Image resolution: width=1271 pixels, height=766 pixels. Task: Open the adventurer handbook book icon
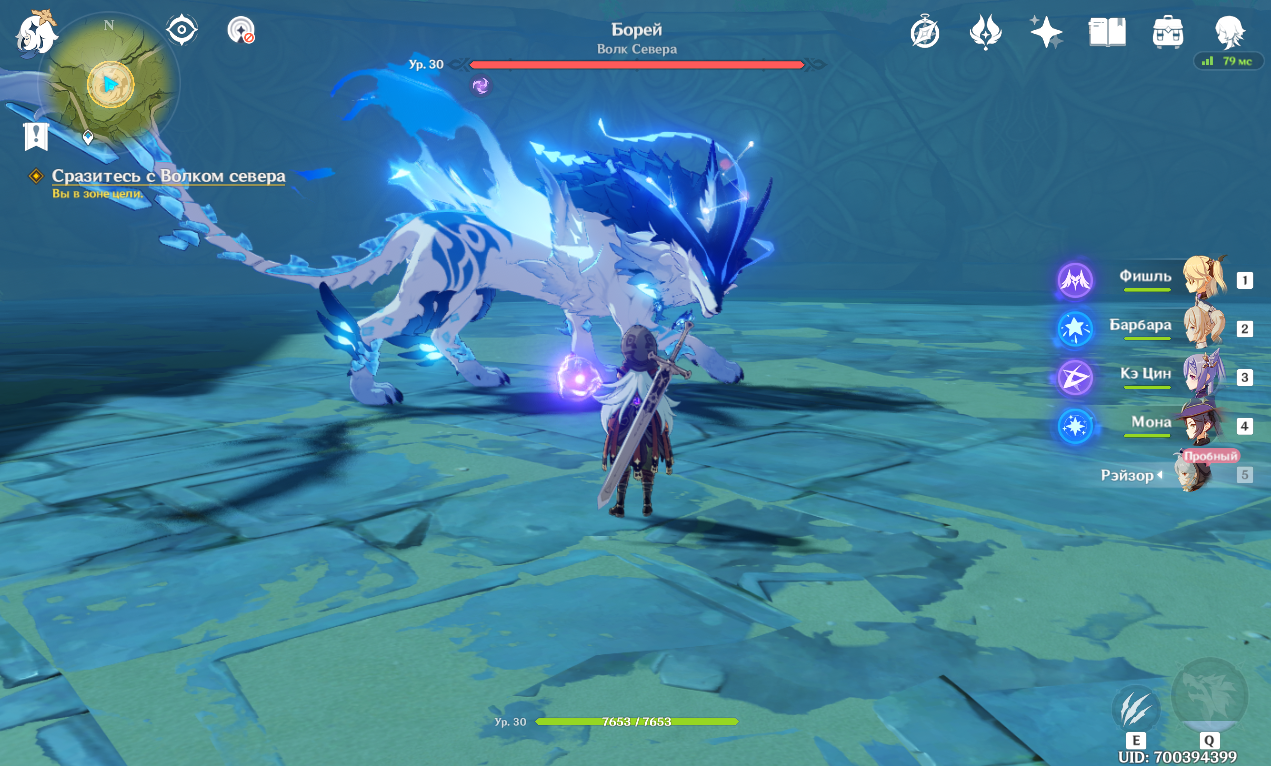pyautogui.click(x=1107, y=32)
